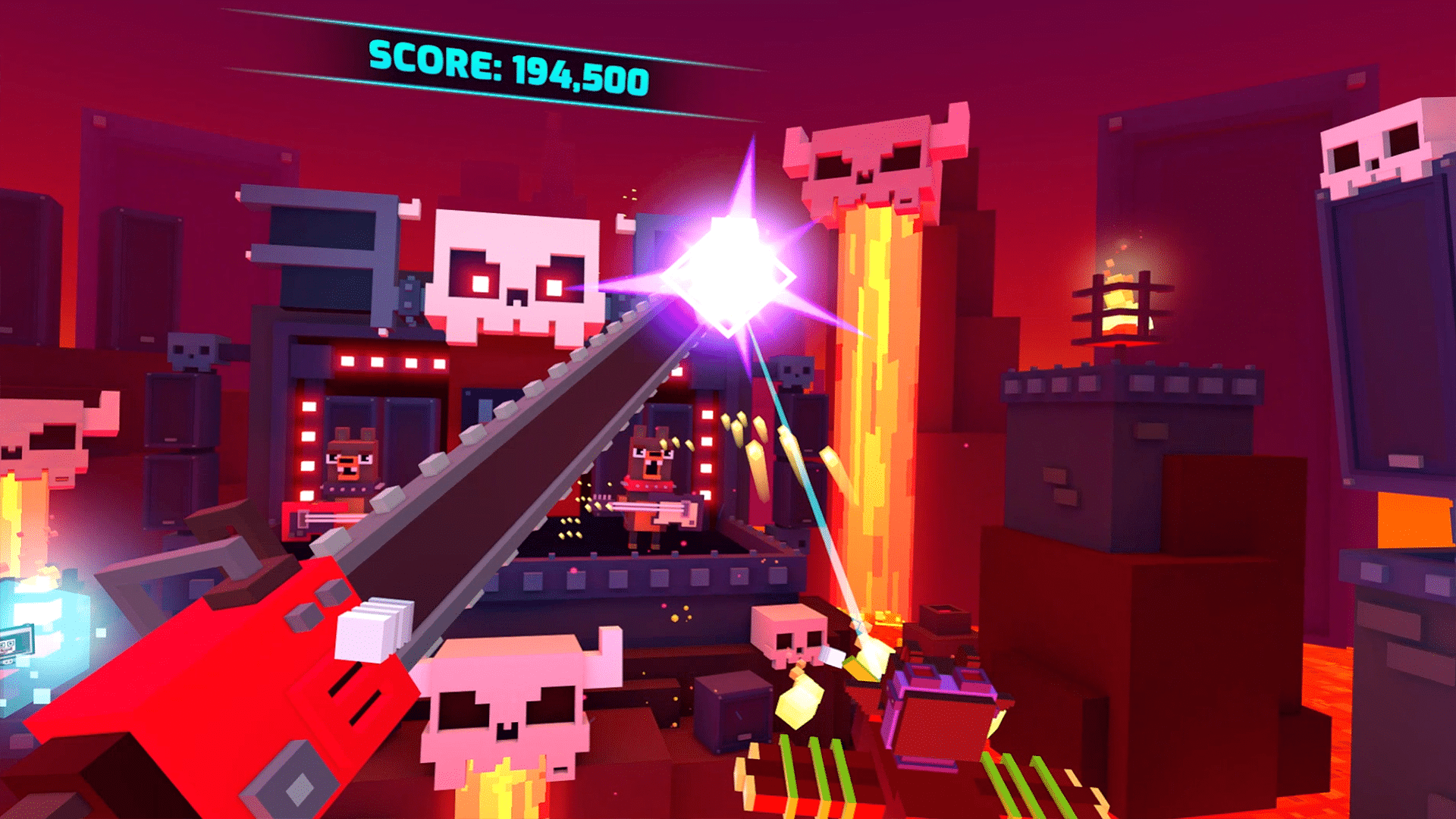
Task: Target the purple voxel debris near the skull pile
Action: point(940,682)
